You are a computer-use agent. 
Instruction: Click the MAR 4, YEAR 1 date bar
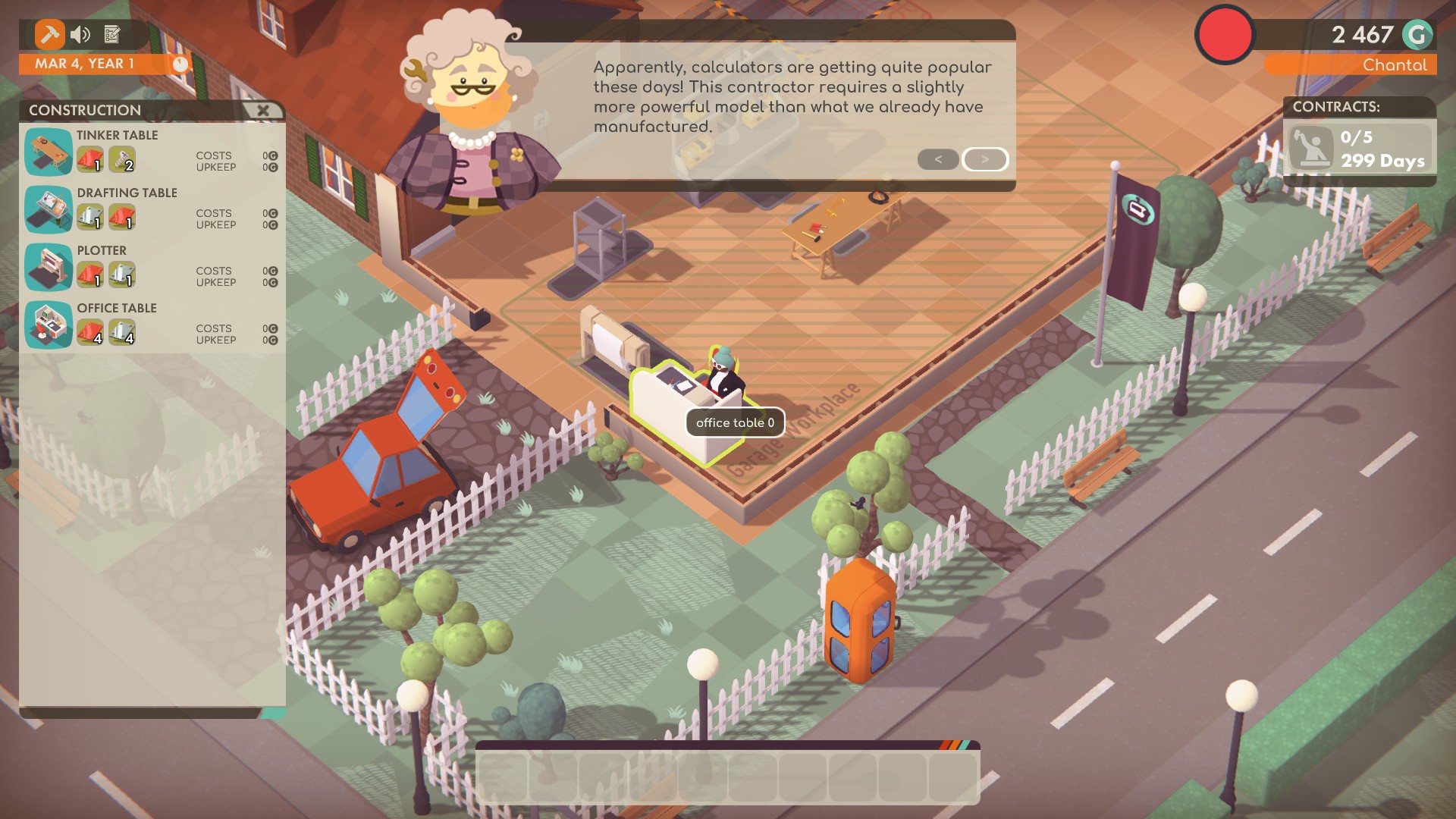87,64
